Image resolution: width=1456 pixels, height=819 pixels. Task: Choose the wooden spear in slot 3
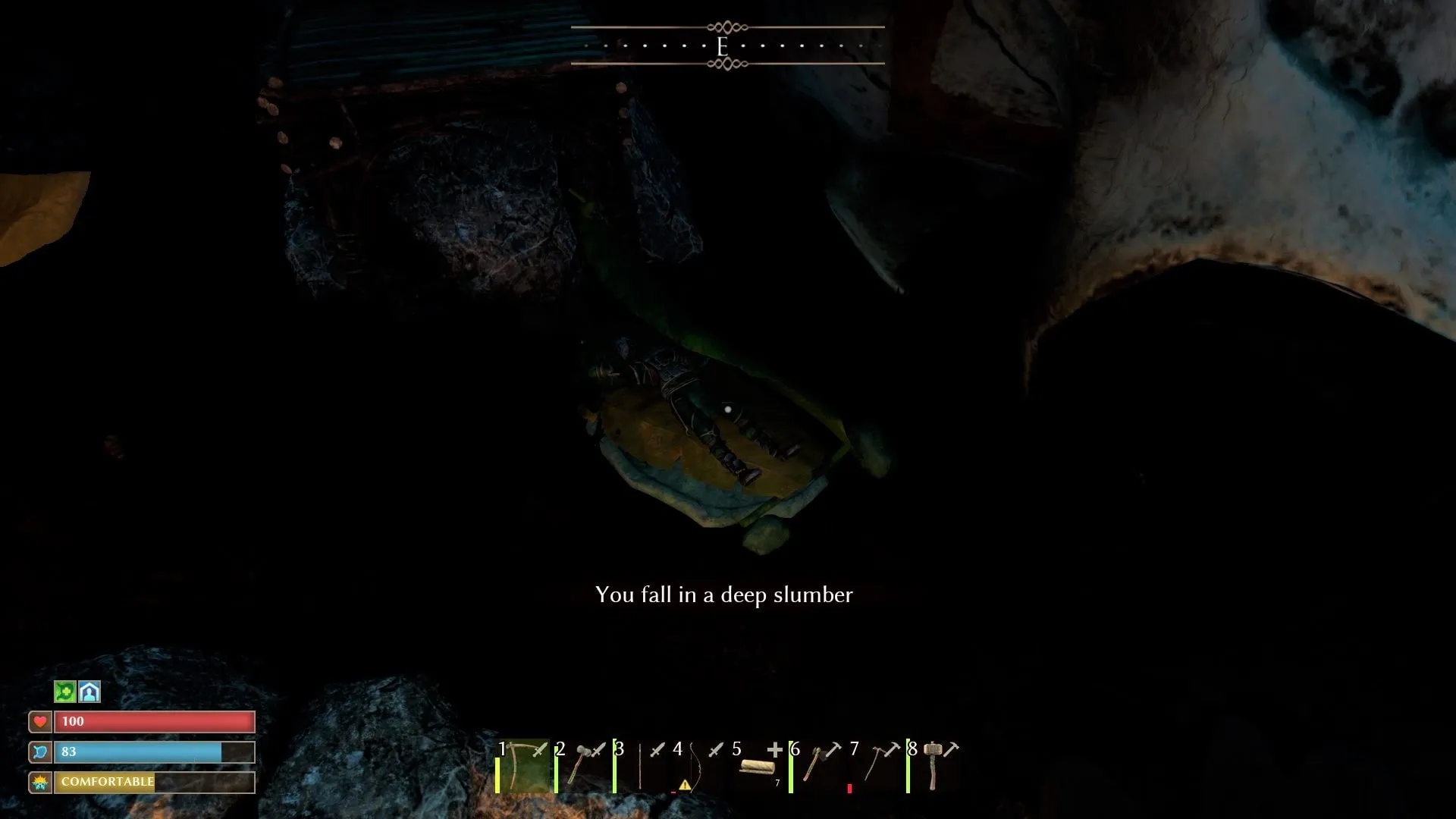point(641,766)
